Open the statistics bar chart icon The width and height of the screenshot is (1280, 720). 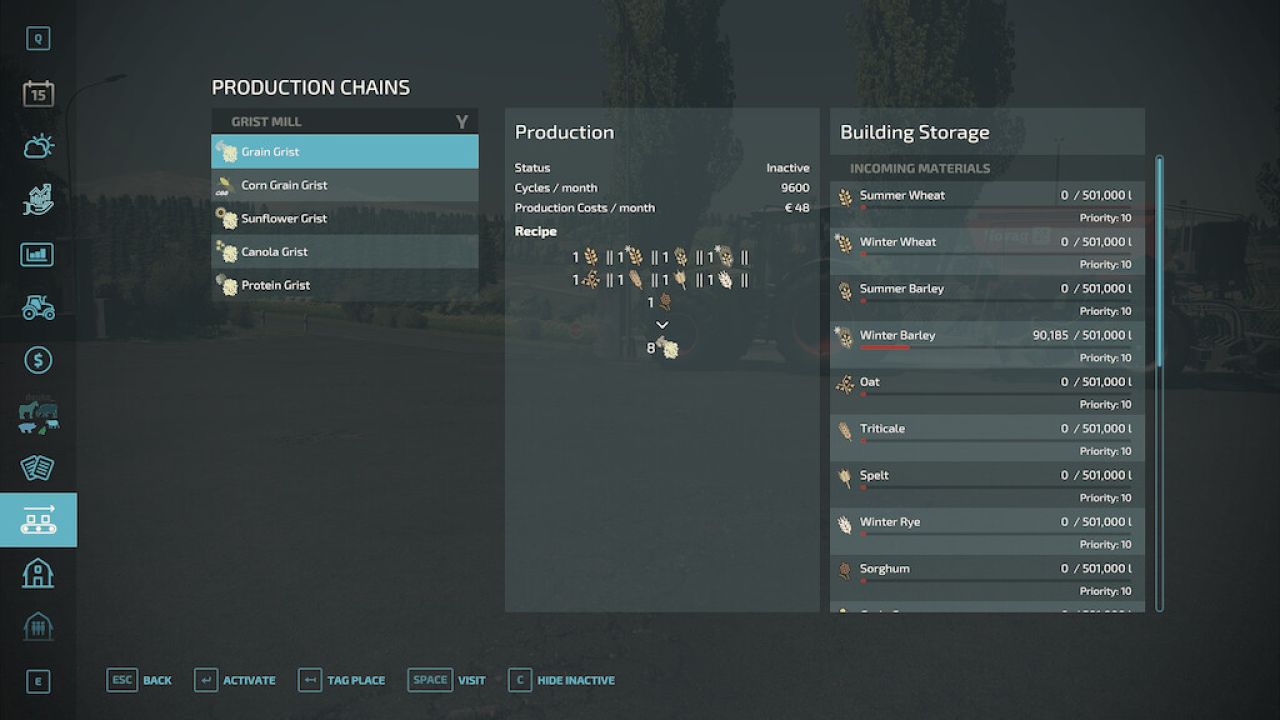[x=38, y=254]
